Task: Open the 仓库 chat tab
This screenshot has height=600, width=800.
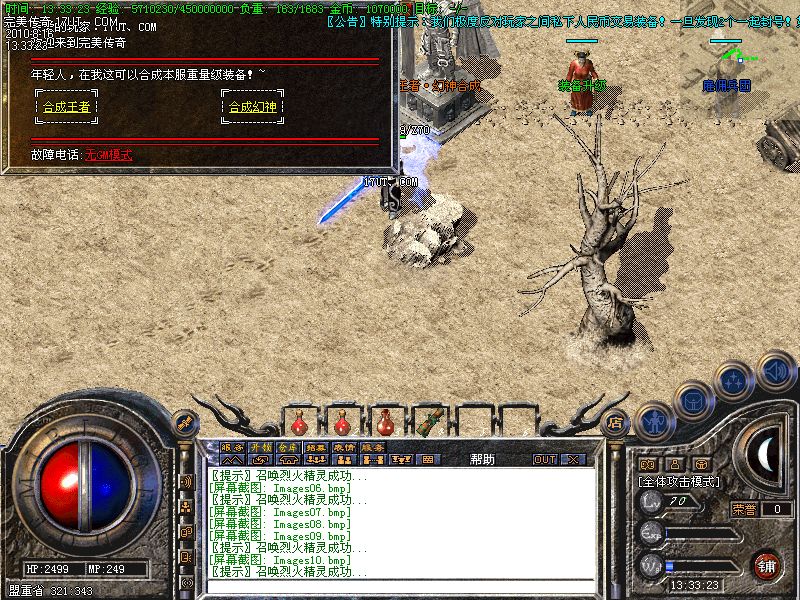Action: [x=288, y=447]
